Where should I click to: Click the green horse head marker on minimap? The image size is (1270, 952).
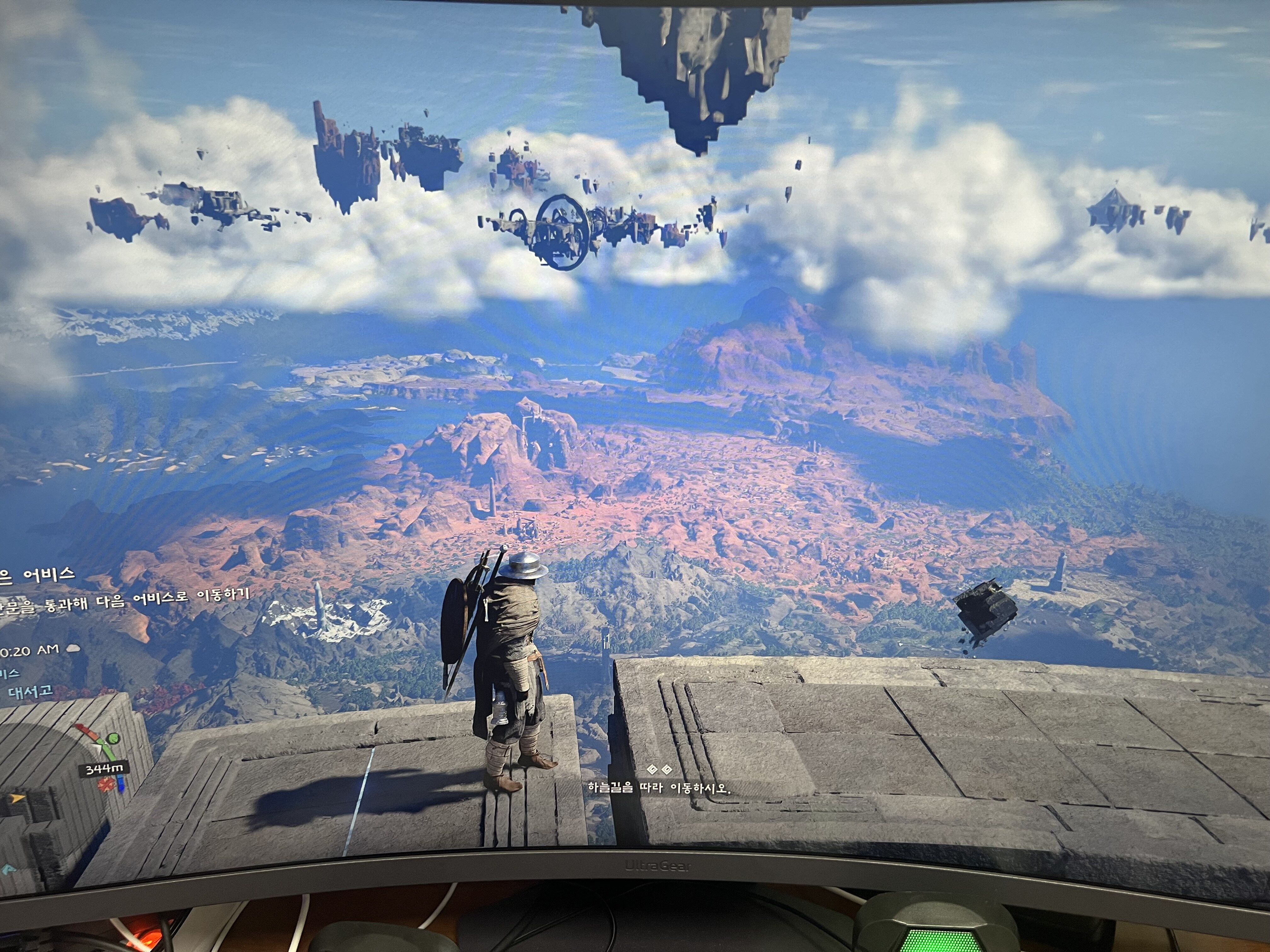[x=114, y=739]
